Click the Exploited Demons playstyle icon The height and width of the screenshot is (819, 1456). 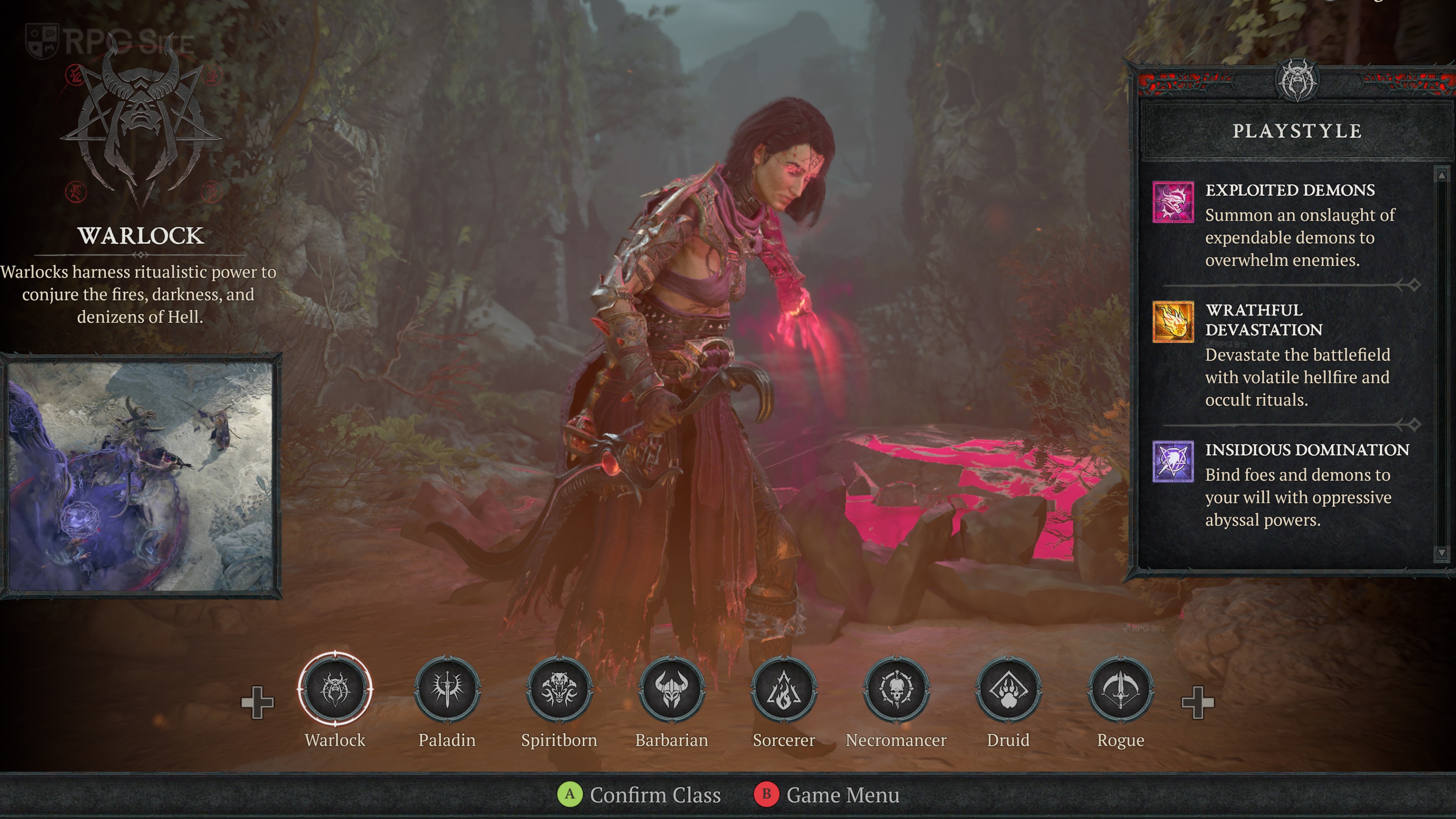click(1173, 202)
